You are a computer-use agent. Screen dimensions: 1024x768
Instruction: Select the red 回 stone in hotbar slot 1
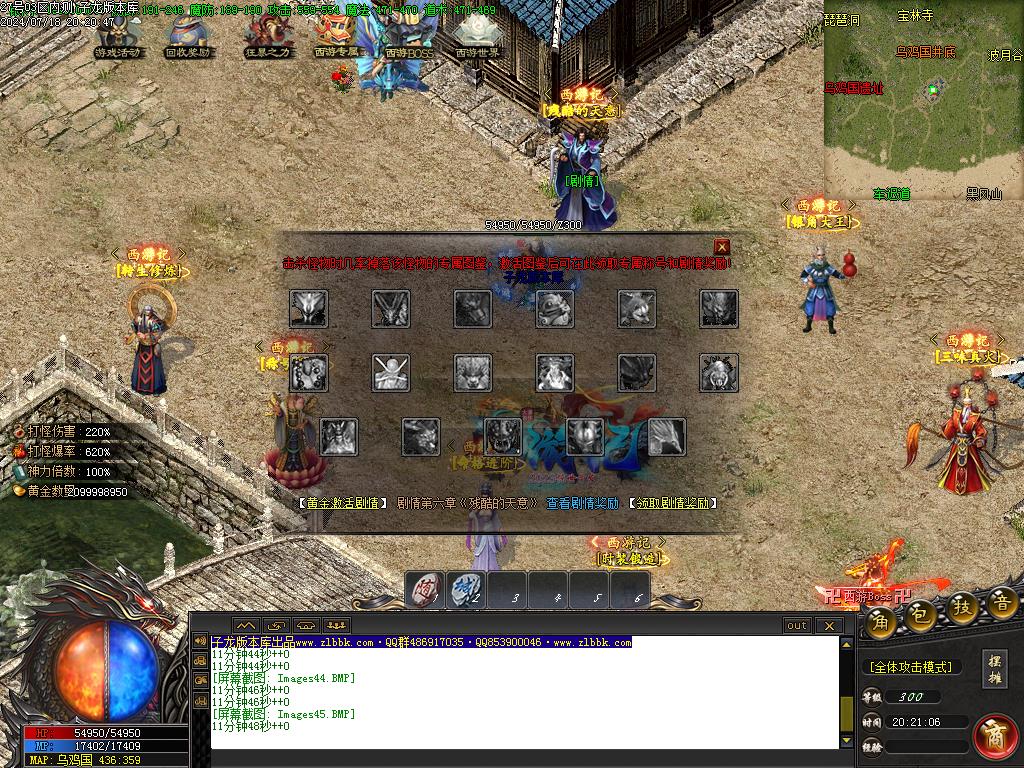pyautogui.click(x=425, y=590)
